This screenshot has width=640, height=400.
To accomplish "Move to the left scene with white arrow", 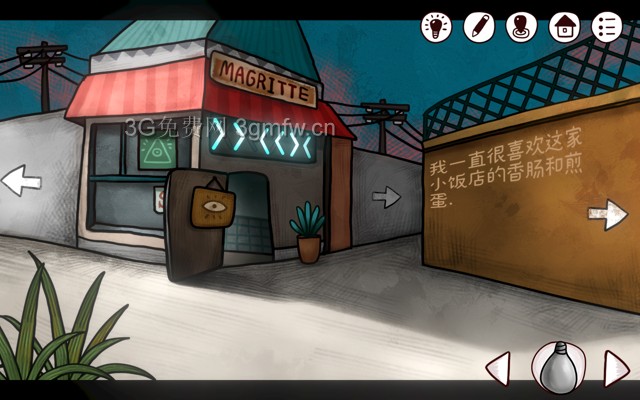I will [21, 181].
